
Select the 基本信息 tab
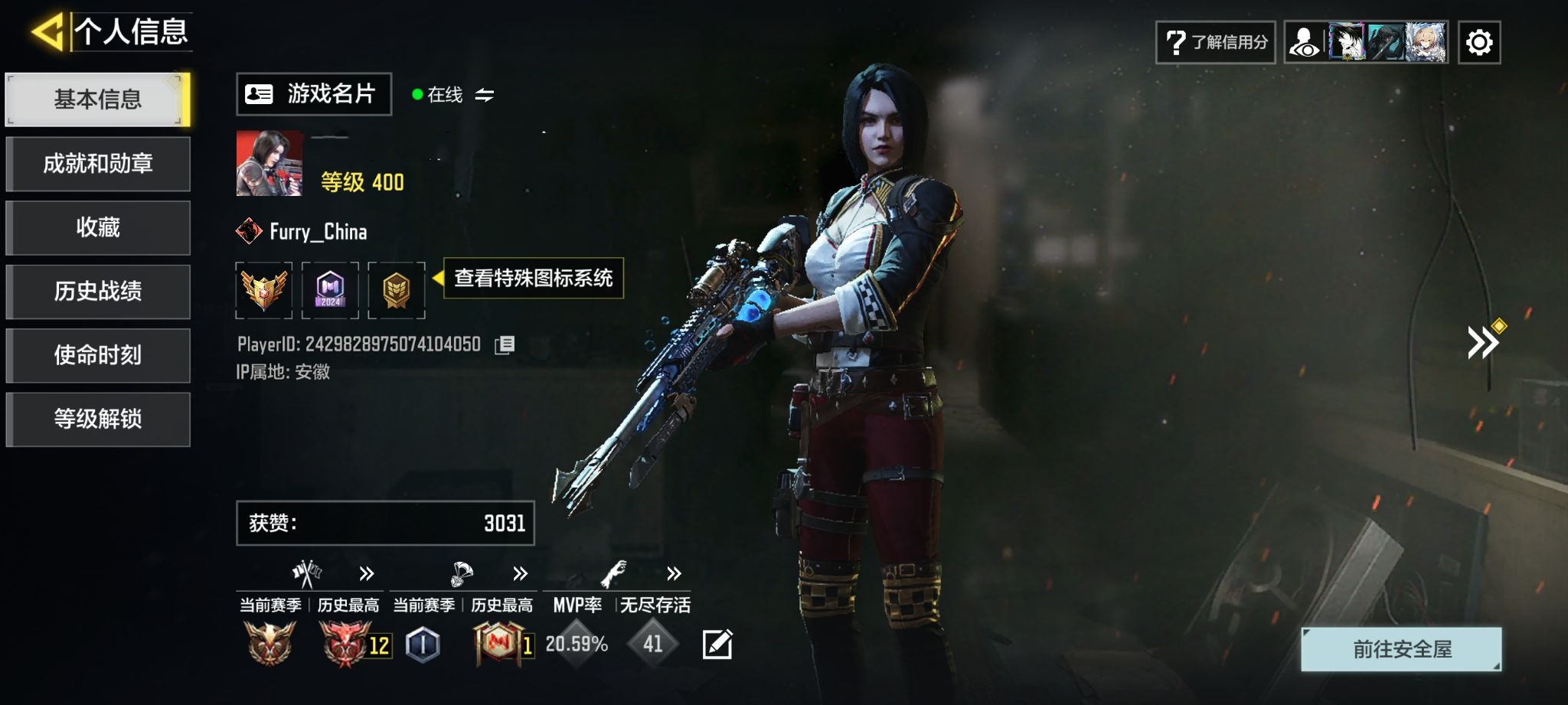click(x=98, y=100)
